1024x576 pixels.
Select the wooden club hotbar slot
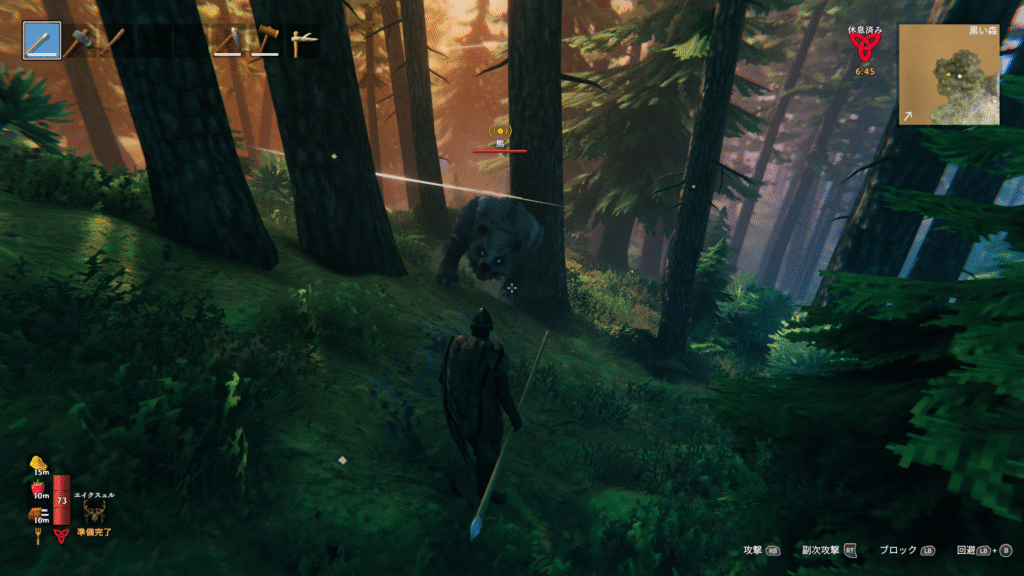112,42
